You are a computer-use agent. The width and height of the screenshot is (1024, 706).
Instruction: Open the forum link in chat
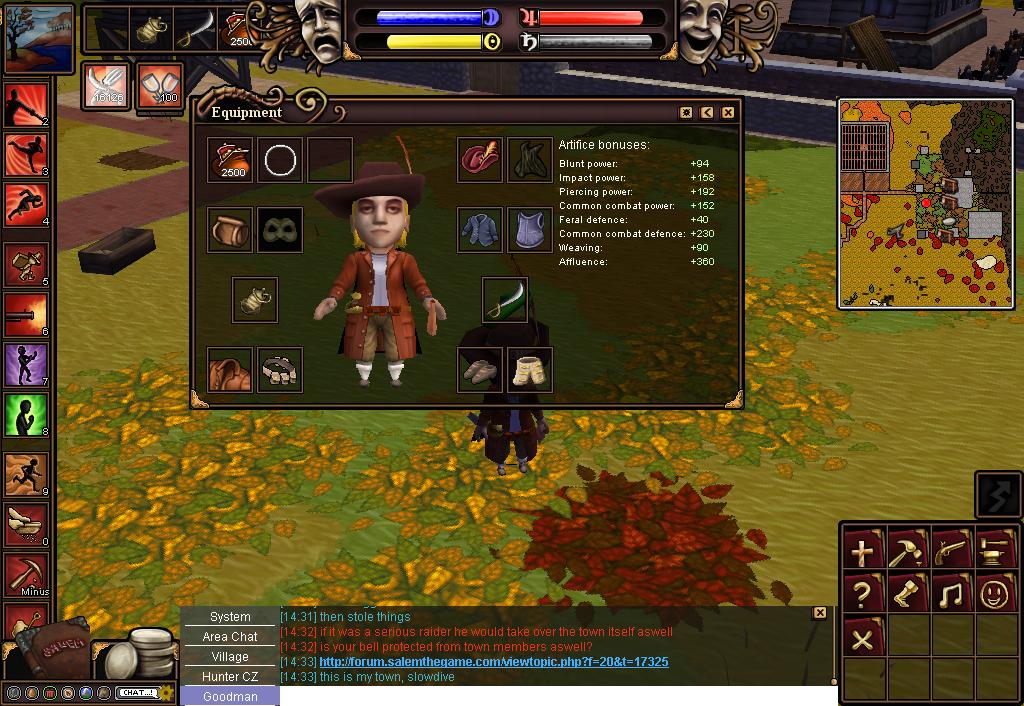click(x=493, y=662)
